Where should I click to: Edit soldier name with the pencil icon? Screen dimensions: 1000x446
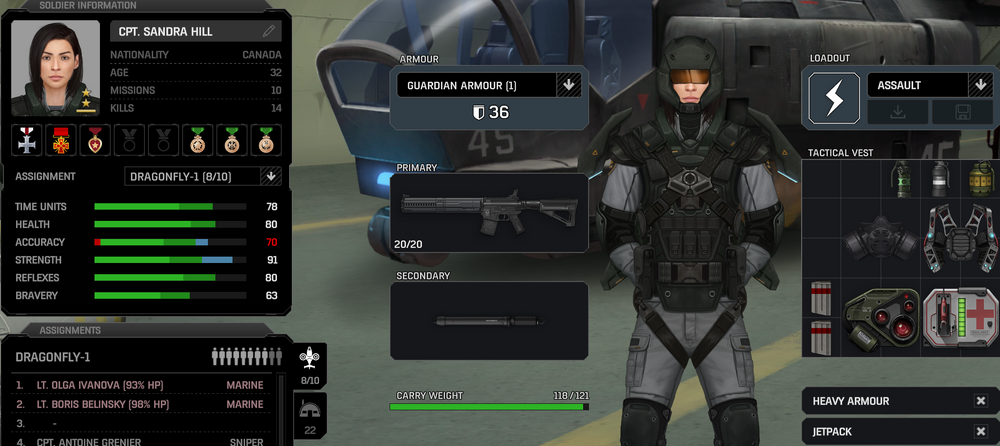[268, 31]
